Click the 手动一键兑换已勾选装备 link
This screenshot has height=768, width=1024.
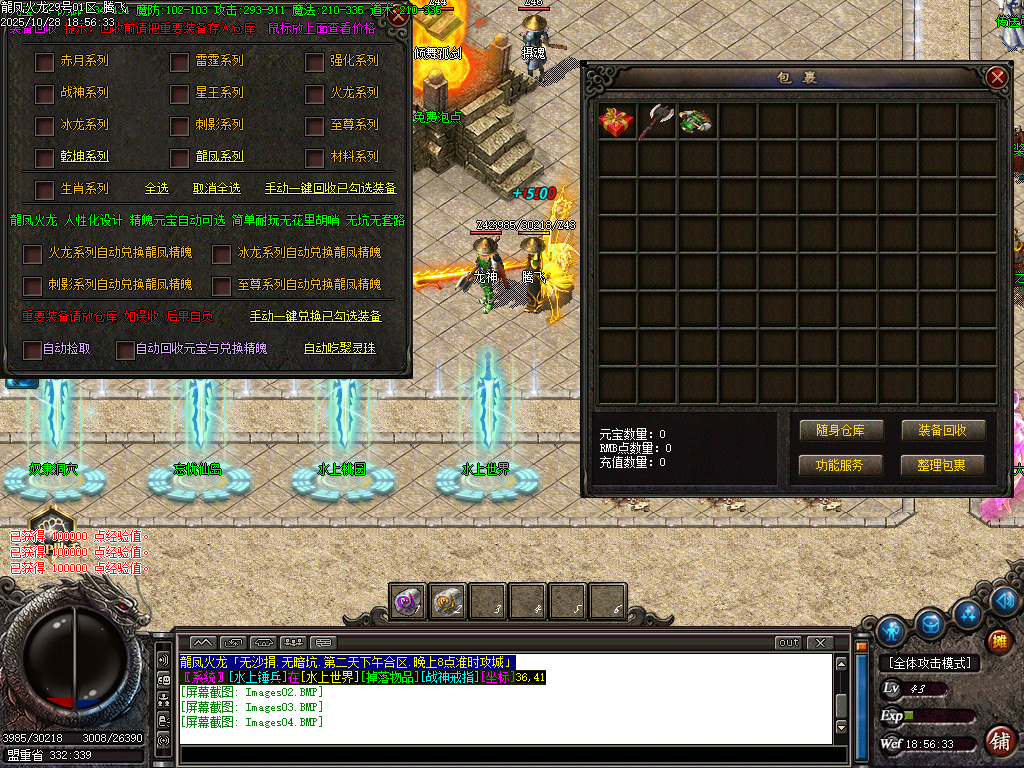point(315,316)
